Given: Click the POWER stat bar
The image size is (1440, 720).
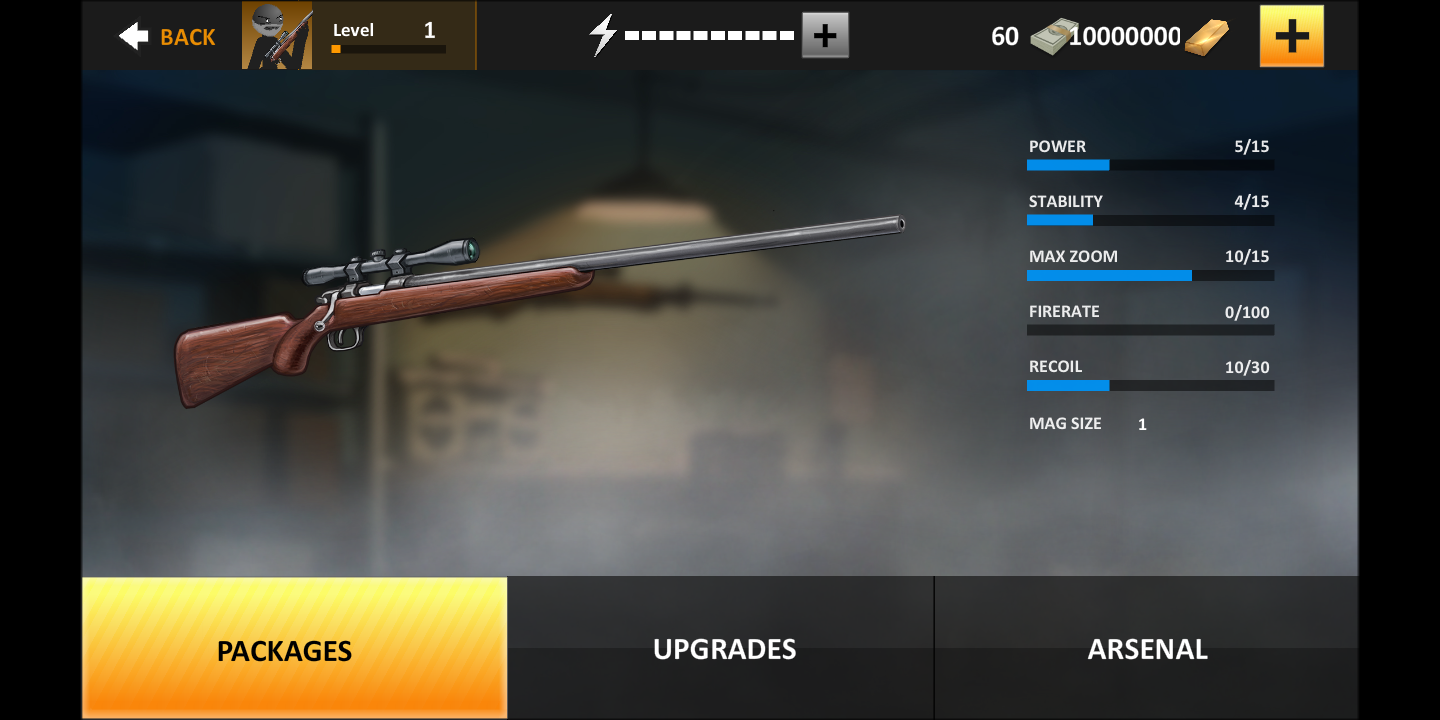Looking at the screenshot, I should point(1149,164).
